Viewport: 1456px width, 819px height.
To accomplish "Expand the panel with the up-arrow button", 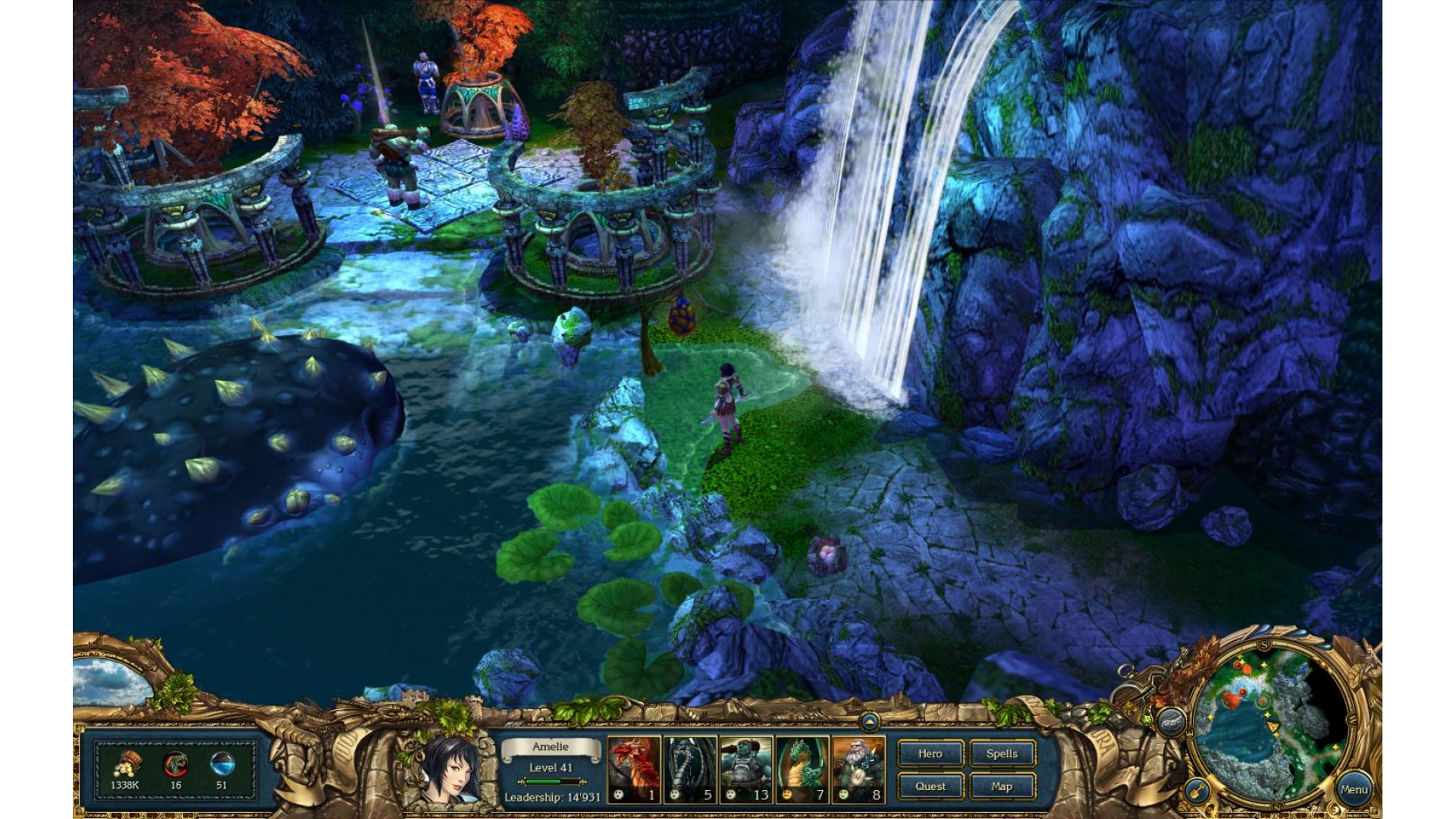I will pyautogui.click(x=869, y=721).
